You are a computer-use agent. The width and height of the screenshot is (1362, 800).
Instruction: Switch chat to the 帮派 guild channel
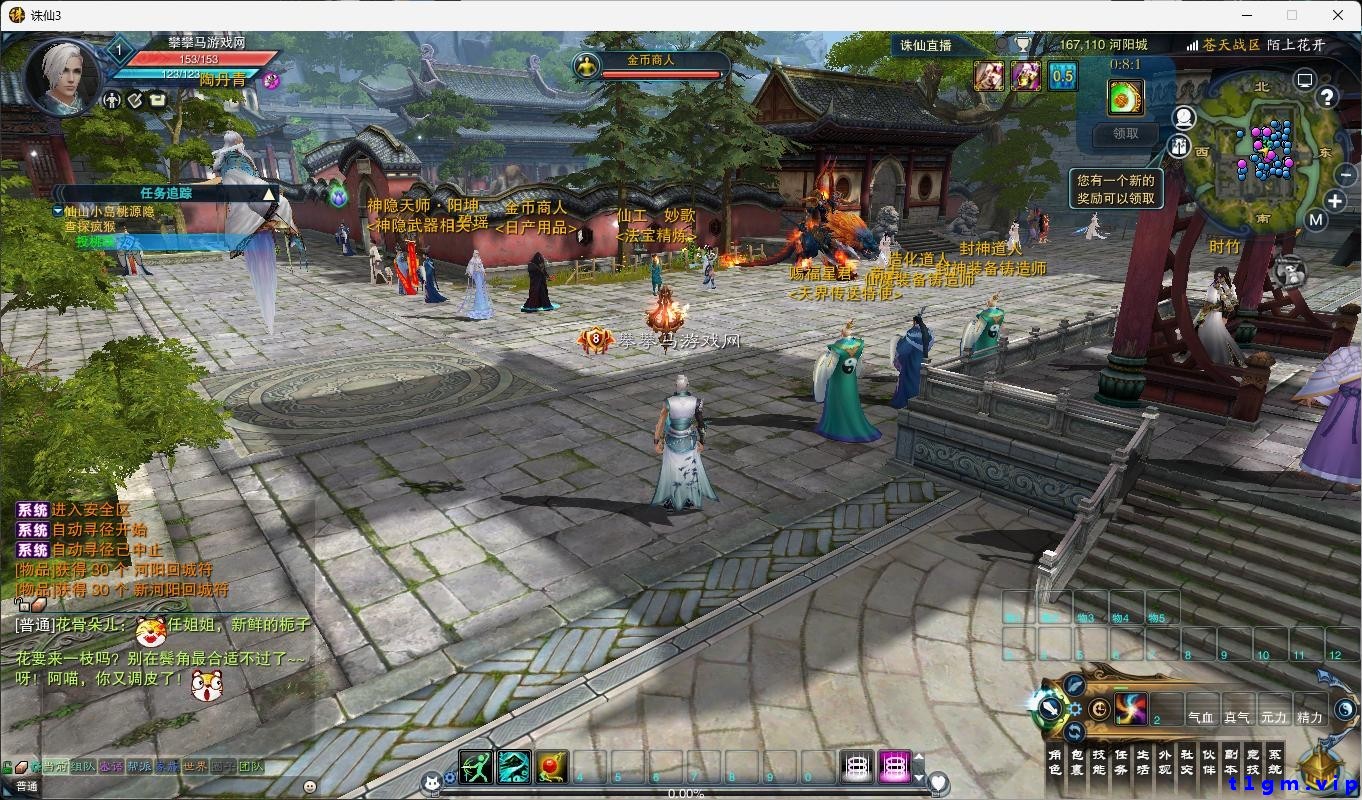coord(139,767)
